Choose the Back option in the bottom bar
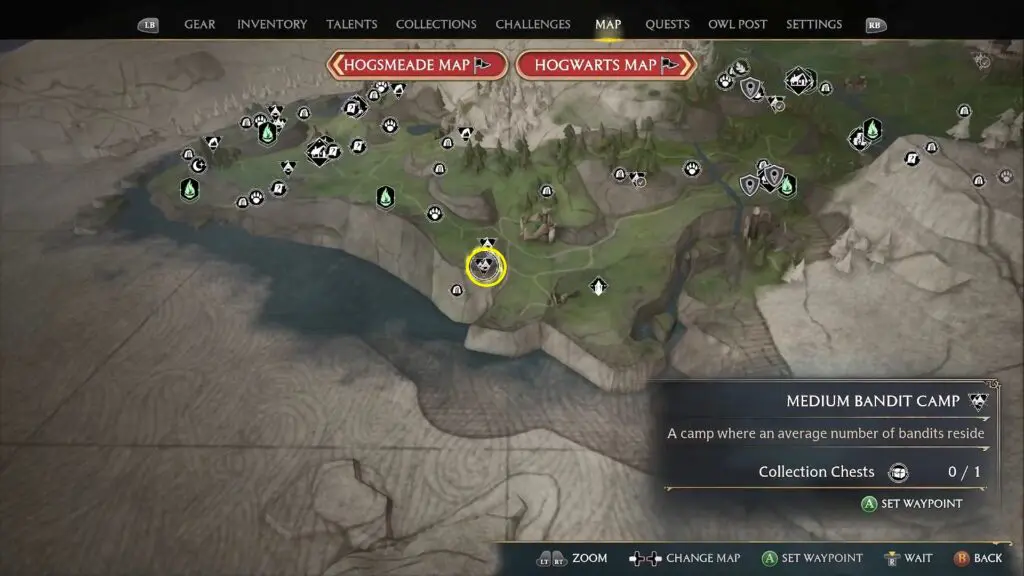 click(x=977, y=558)
